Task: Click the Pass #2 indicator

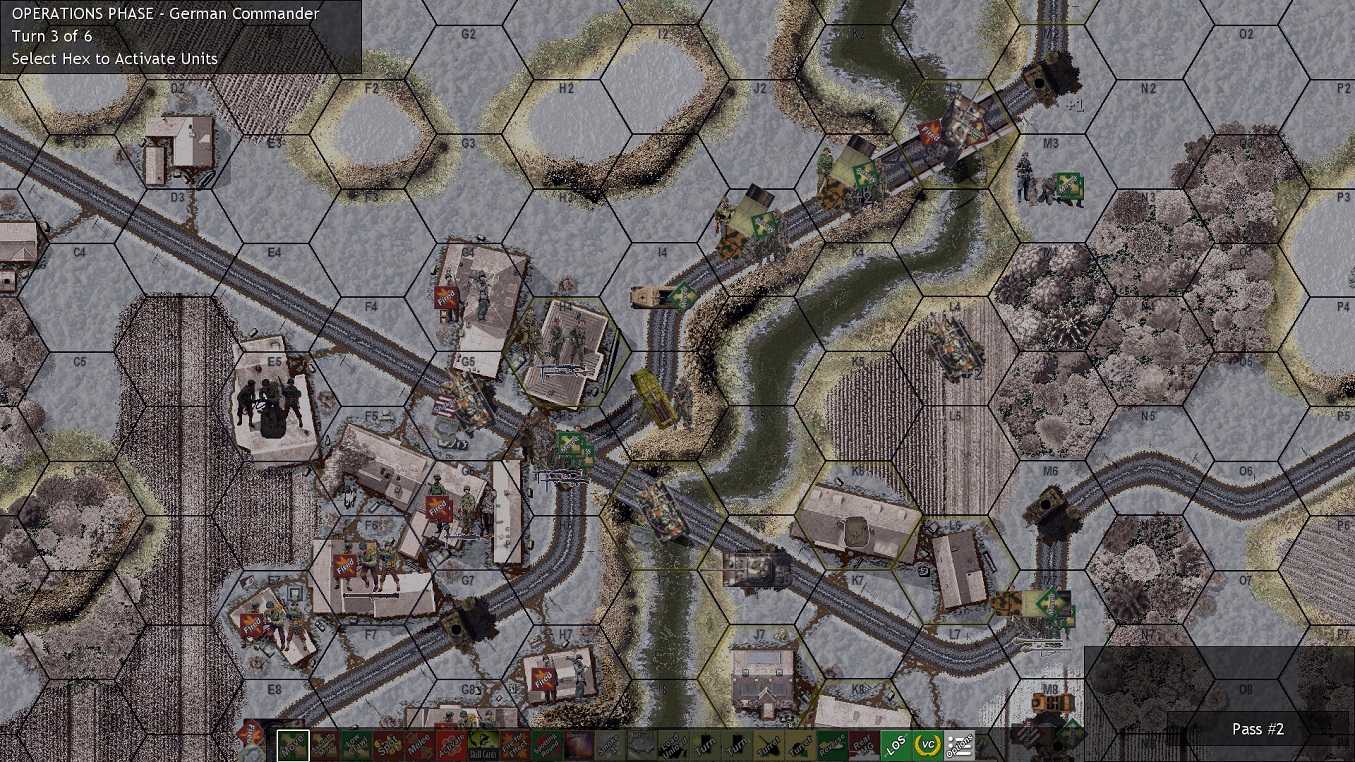Action: [x=1257, y=729]
